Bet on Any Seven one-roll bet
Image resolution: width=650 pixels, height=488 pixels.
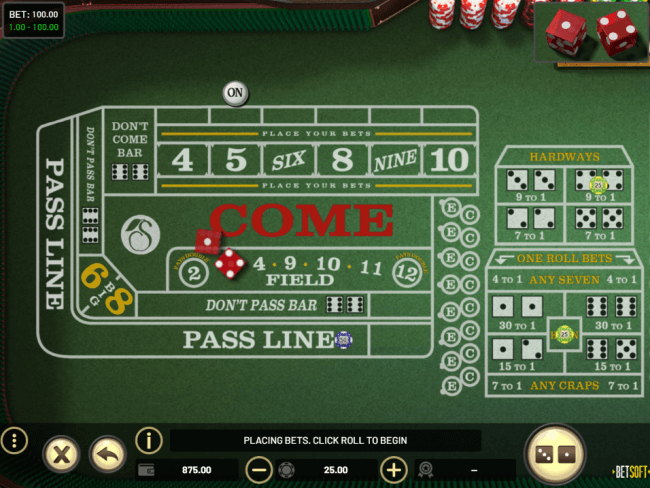pyautogui.click(x=564, y=280)
